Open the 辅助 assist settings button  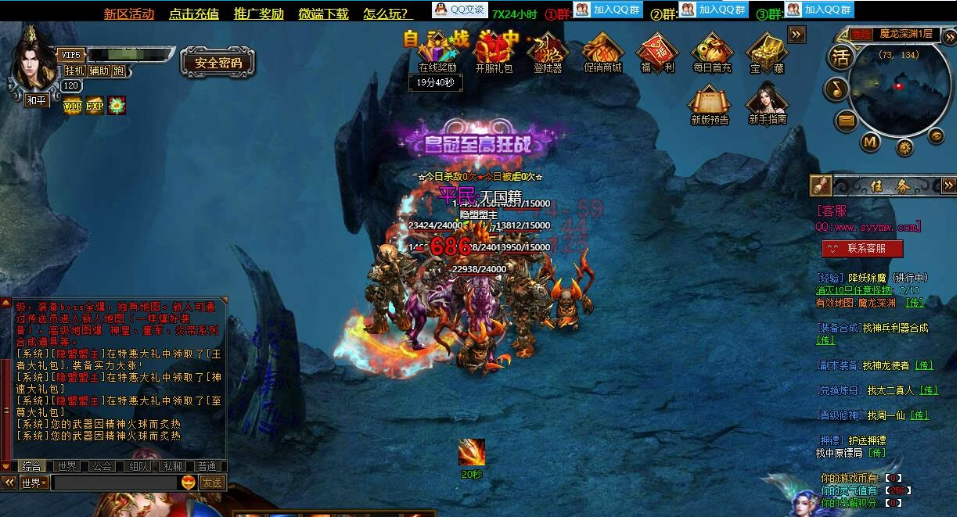point(98,71)
